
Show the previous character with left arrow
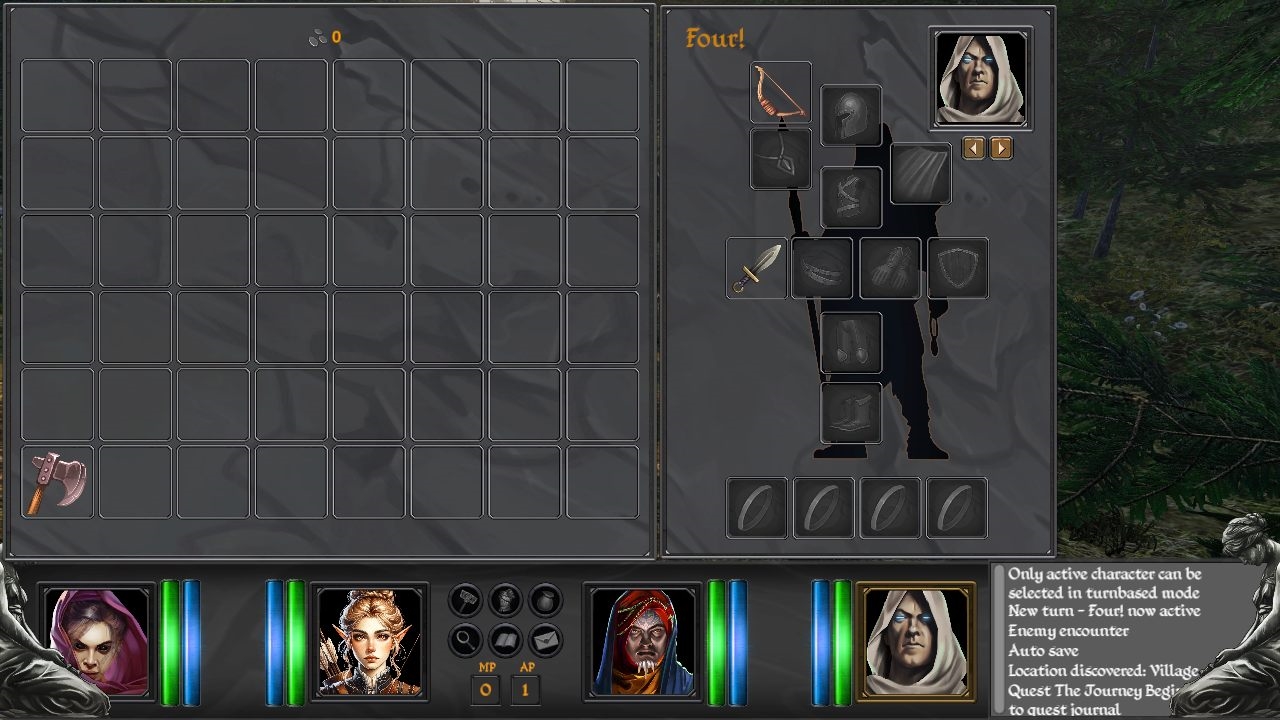(x=973, y=148)
